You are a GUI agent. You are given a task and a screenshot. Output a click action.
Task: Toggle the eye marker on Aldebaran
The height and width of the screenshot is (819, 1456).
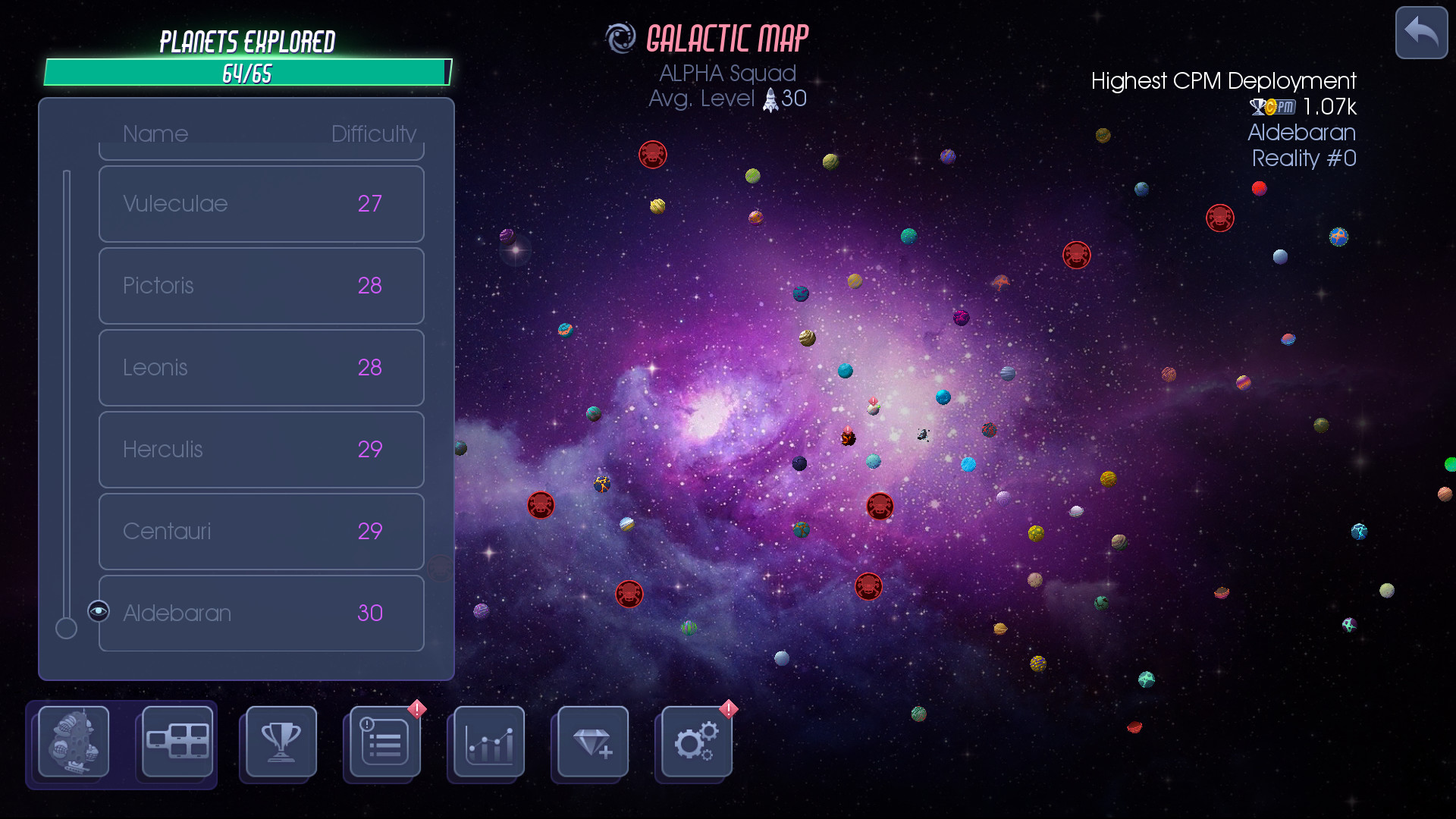(98, 610)
